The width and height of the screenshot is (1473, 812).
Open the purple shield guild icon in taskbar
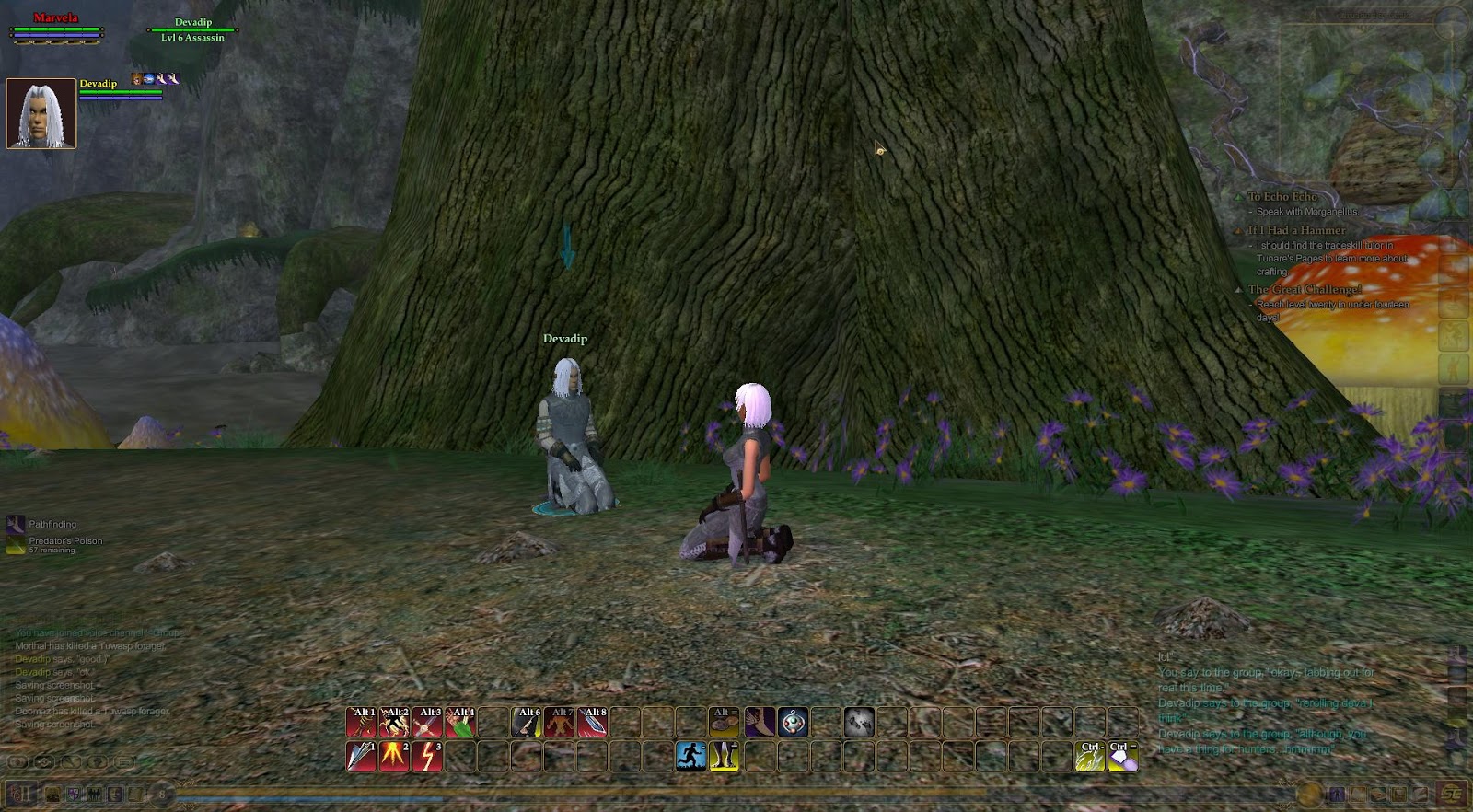point(74,795)
